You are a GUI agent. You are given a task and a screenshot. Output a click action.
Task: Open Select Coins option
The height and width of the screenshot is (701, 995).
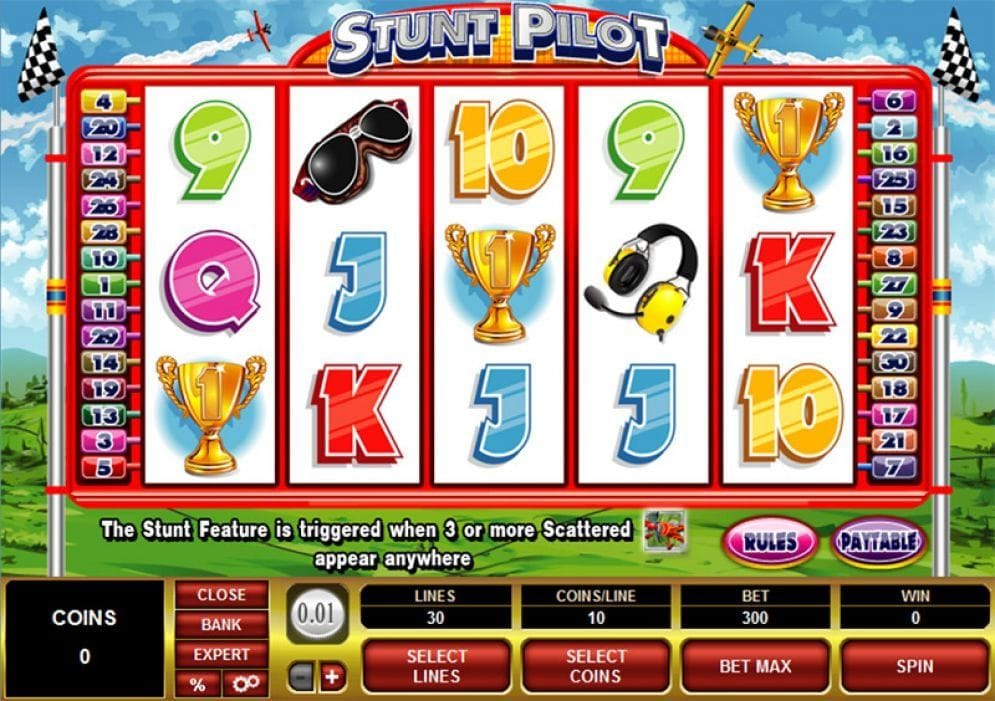(x=596, y=665)
